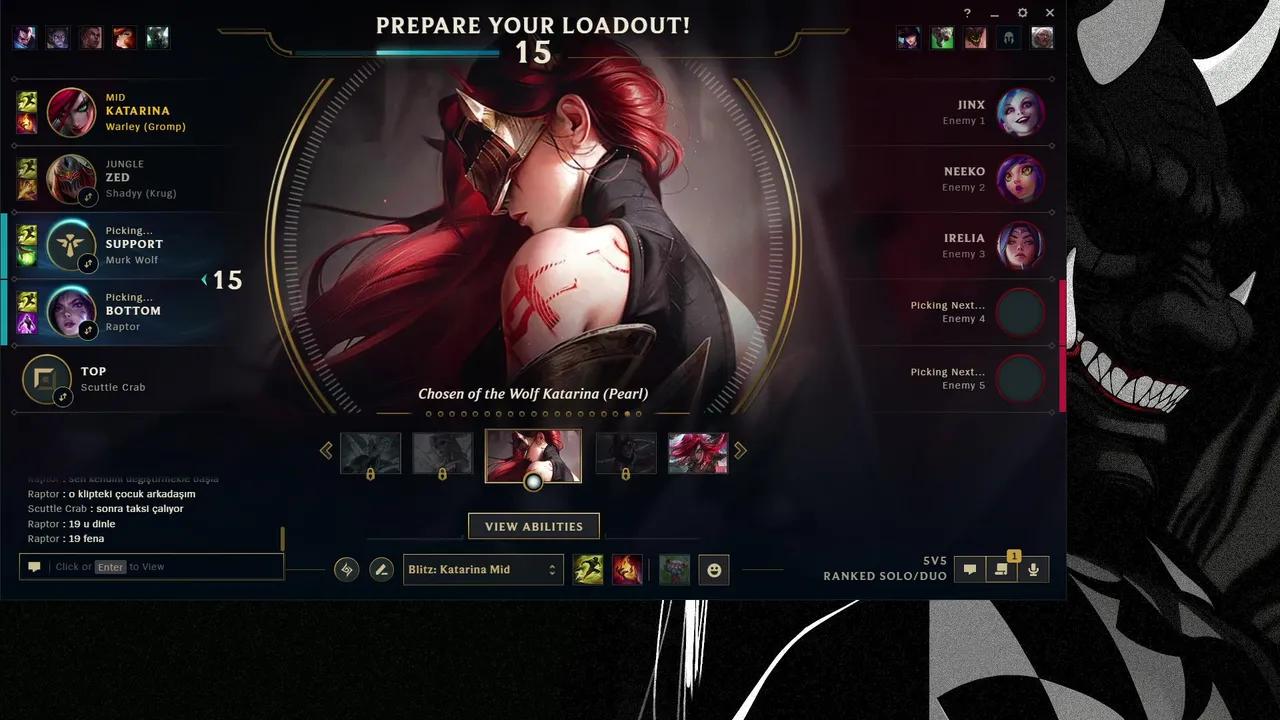Go back with the left carousel chevron

326,450
